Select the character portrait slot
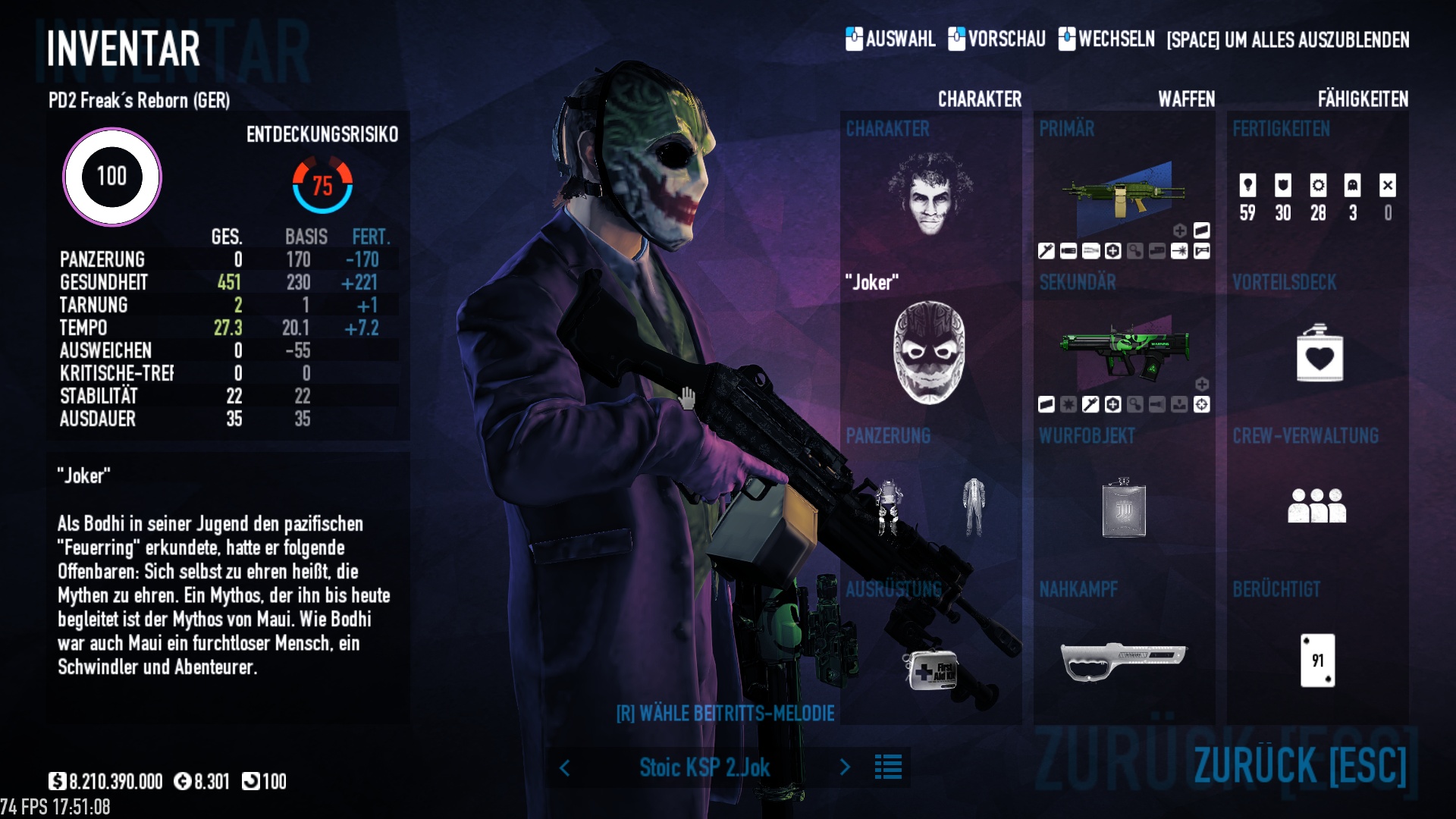The image size is (1456, 819). point(930,194)
